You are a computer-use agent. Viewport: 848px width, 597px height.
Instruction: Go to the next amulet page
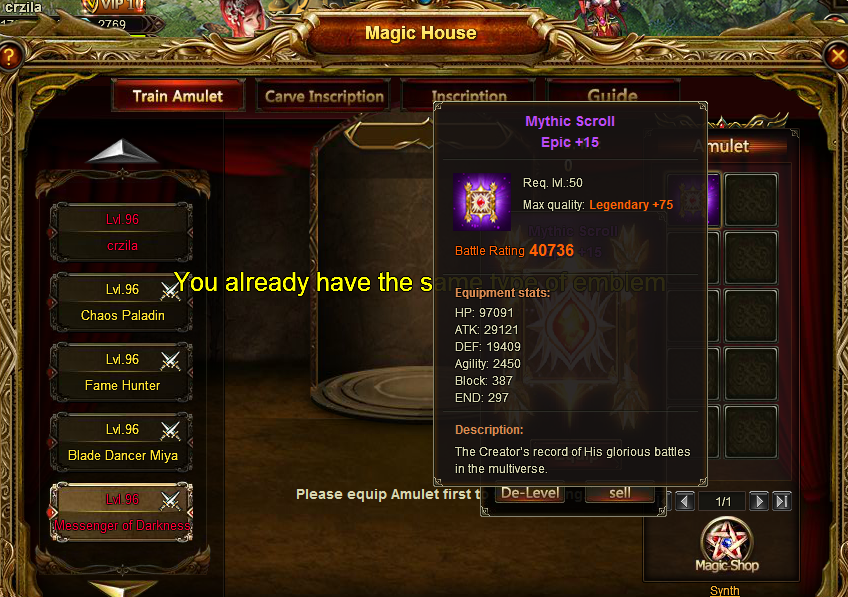click(759, 501)
